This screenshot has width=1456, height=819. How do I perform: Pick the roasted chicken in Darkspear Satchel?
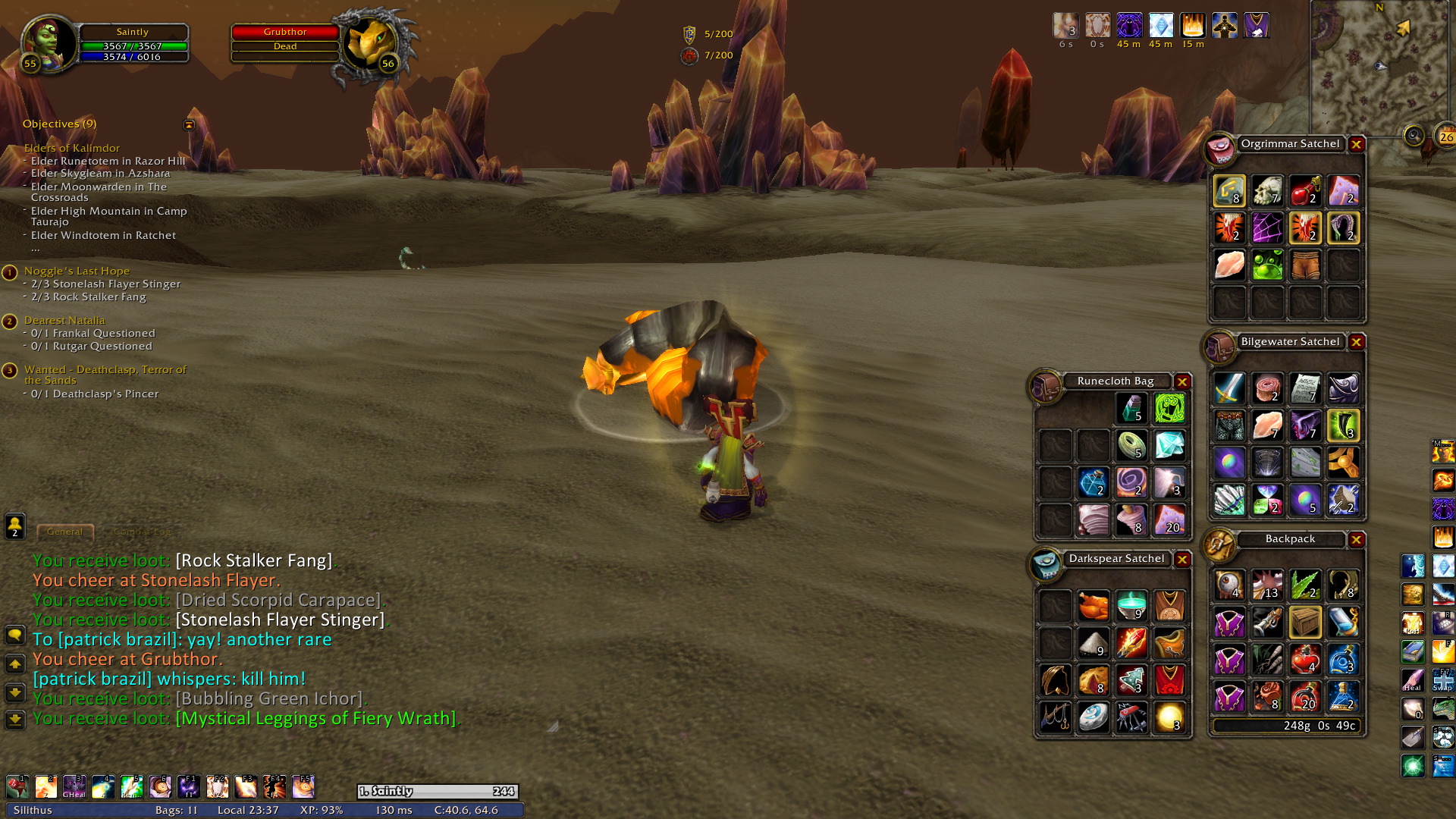tap(1094, 606)
